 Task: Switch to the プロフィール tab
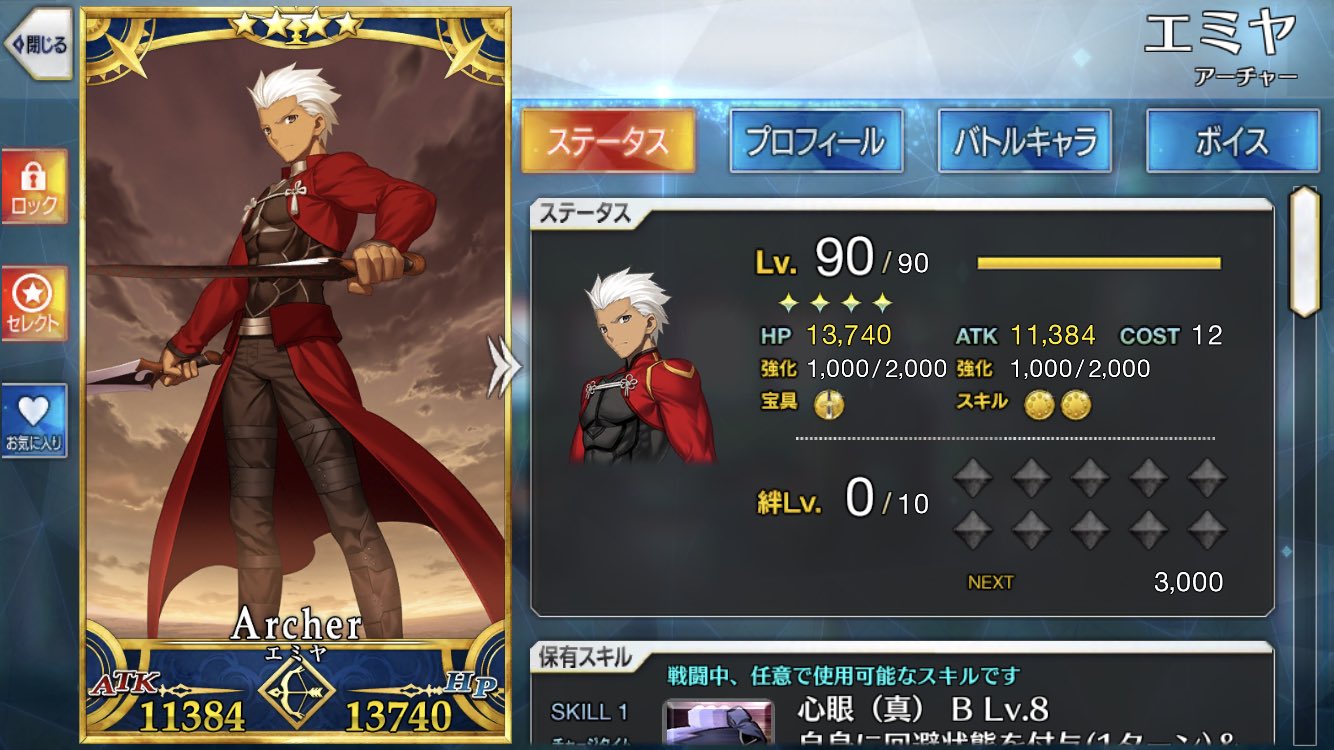click(x=815, y=141)
